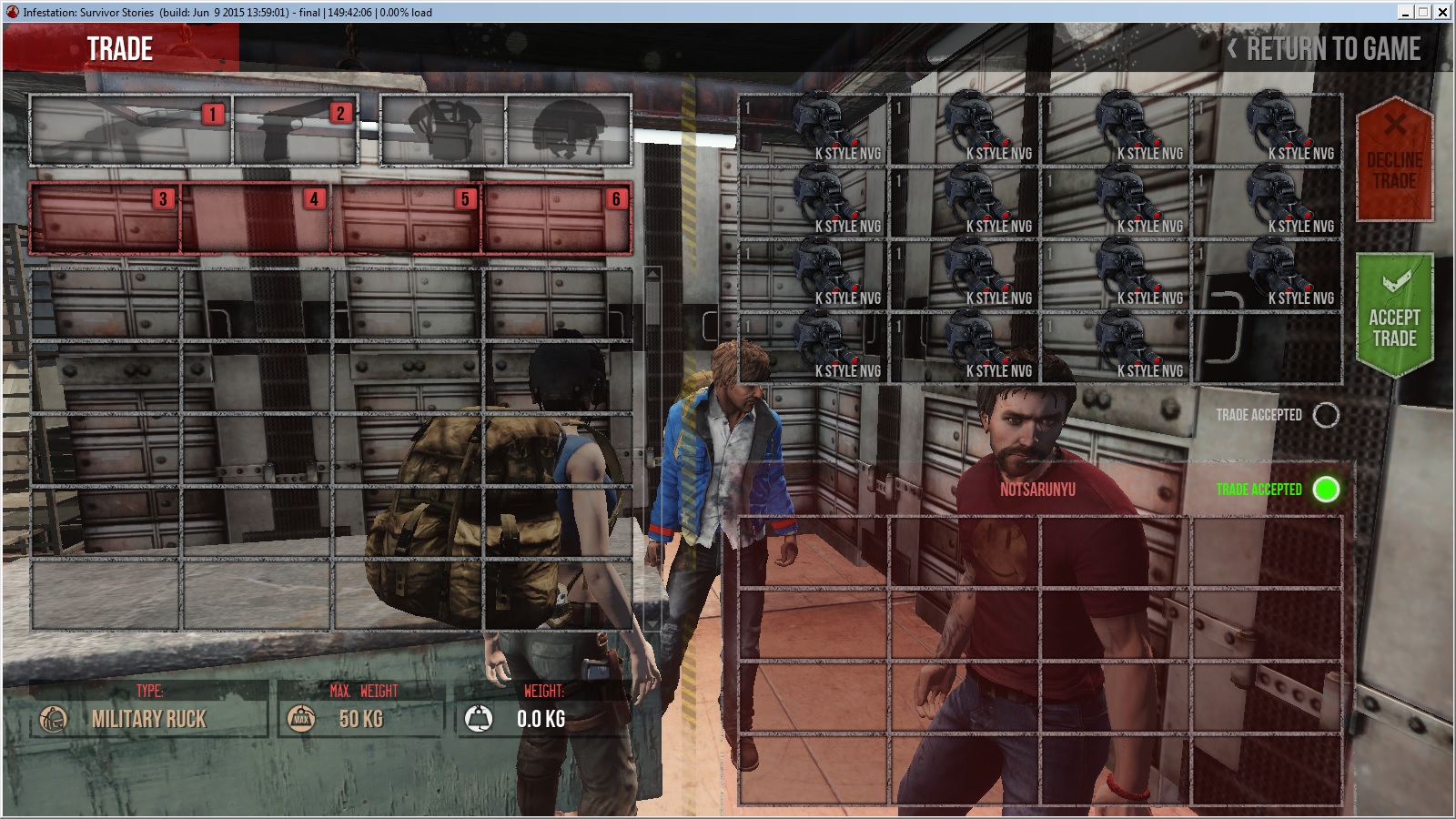Close the game window

1442,12
